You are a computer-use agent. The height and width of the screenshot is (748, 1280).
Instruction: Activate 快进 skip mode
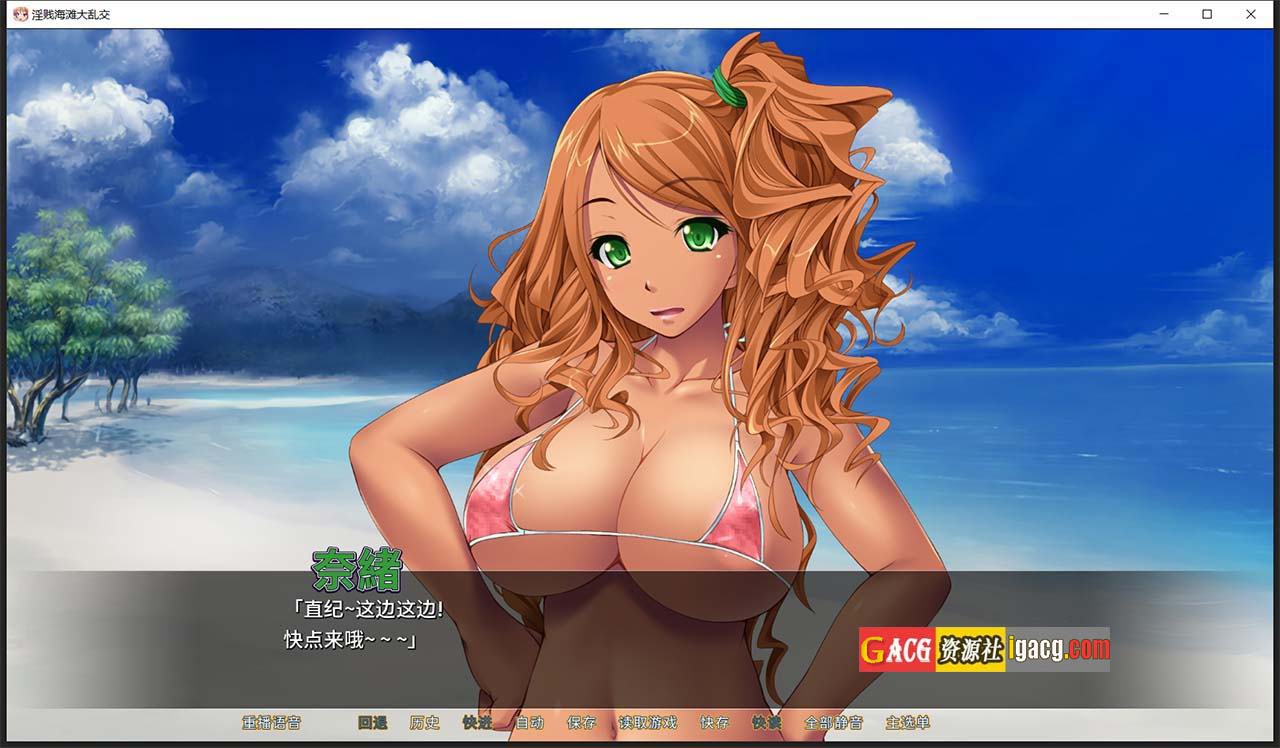[x=477, y=723]
